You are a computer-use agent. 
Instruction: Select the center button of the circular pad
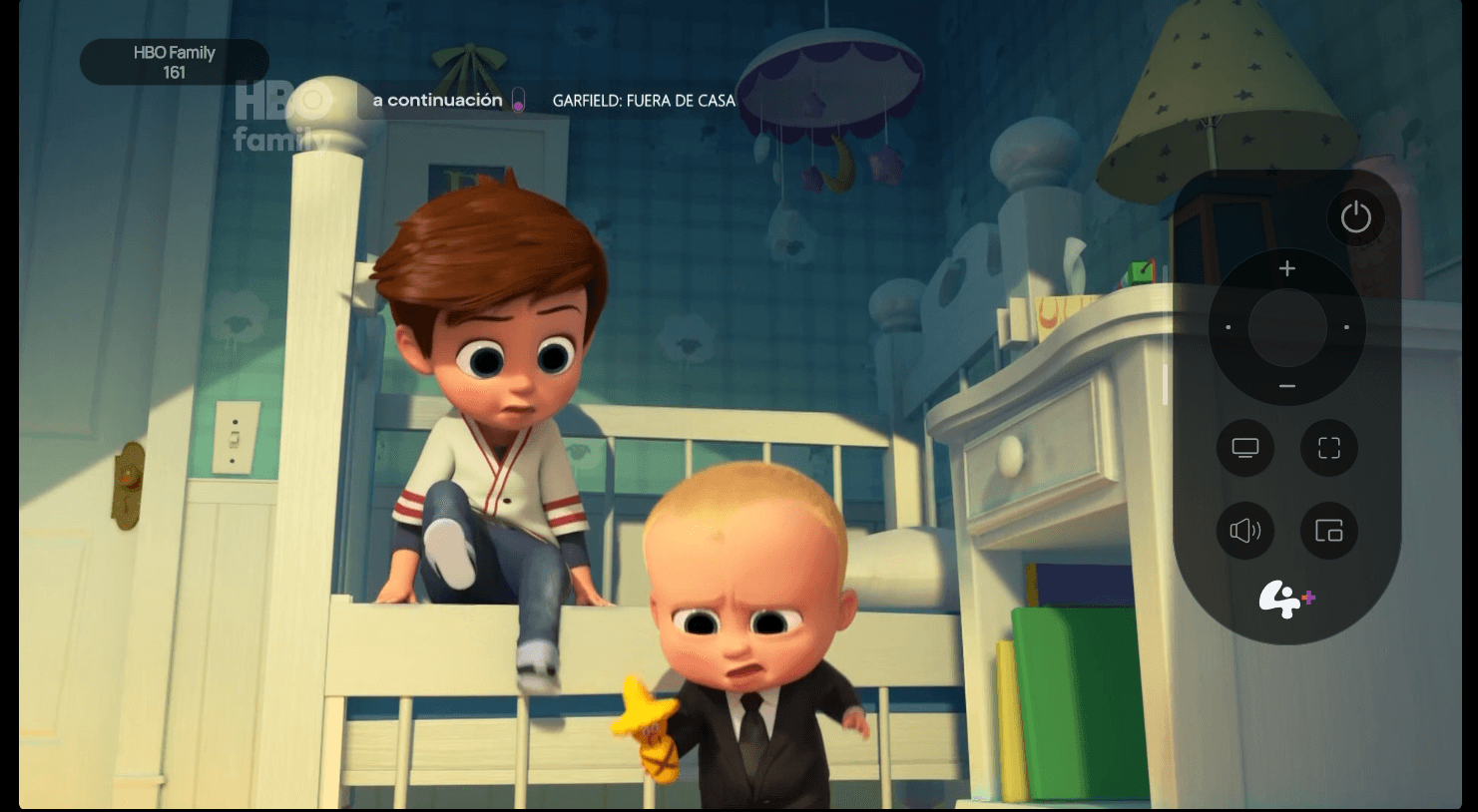click(1287, 327)
